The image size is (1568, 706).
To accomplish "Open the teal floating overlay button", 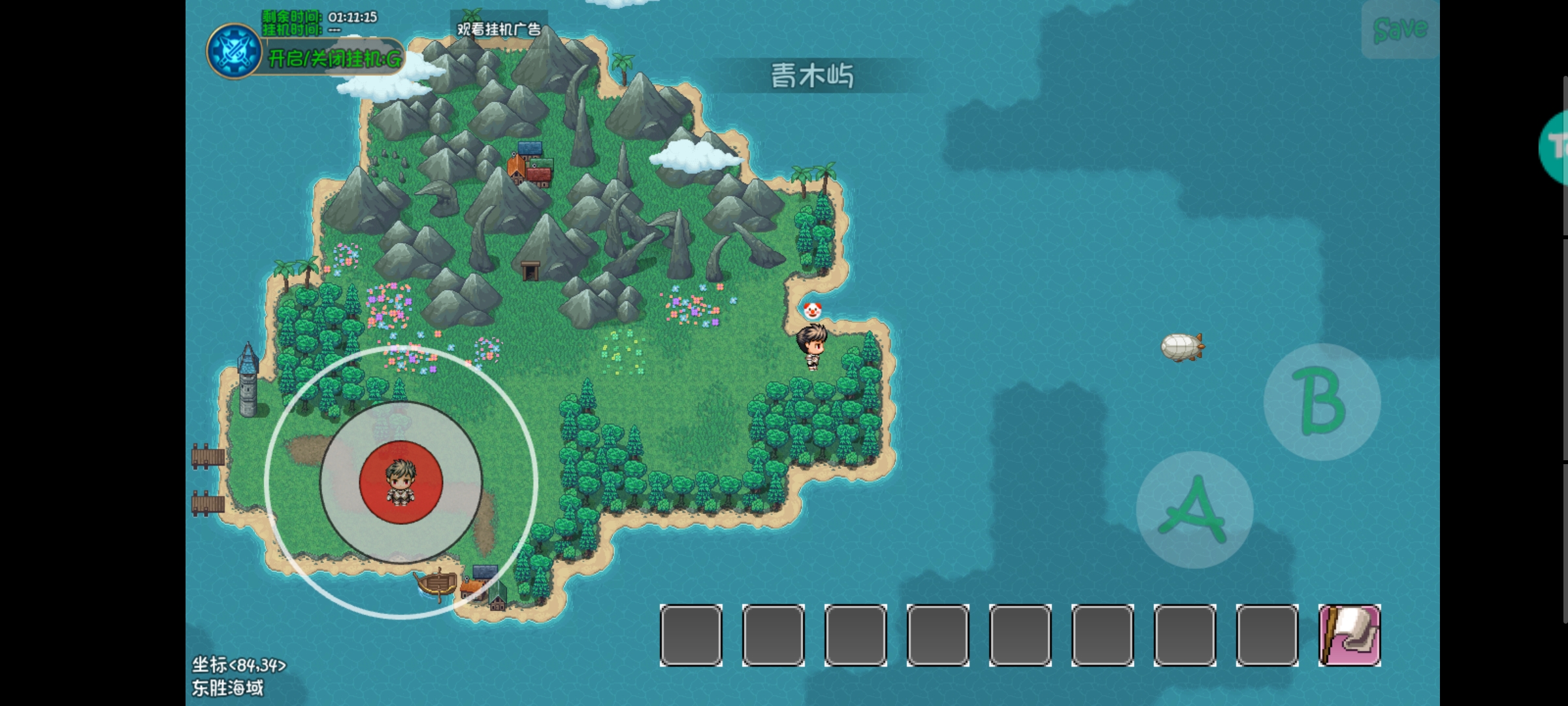I will pyautogui.click(x=1555, y=147).
